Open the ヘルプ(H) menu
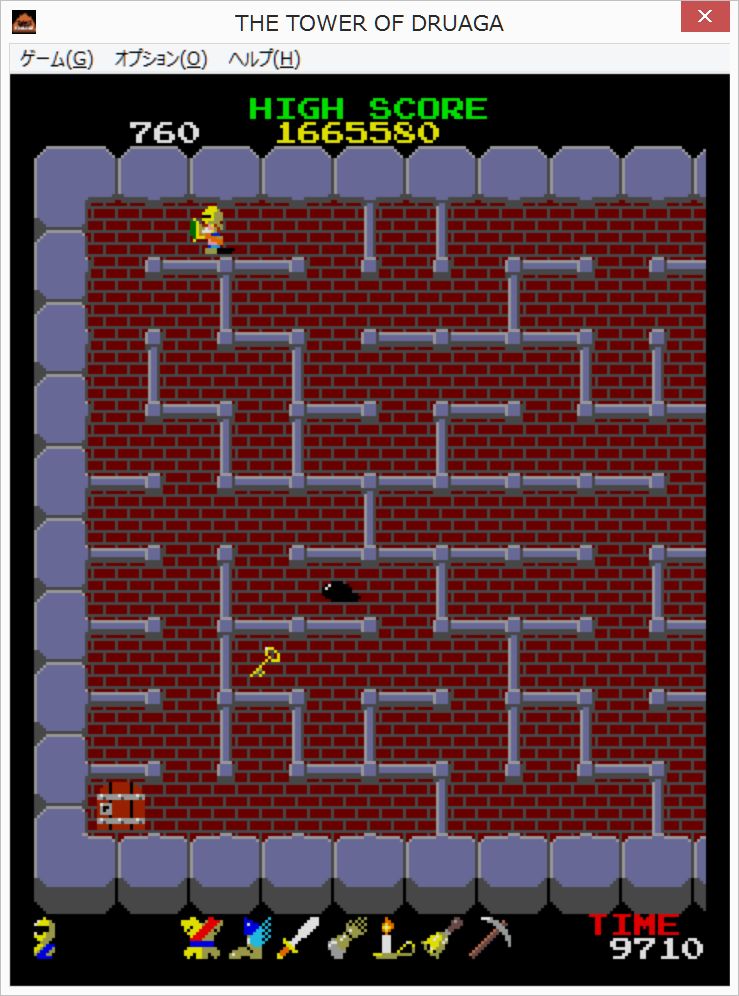 pyautogui.click(x=264, y=59)
